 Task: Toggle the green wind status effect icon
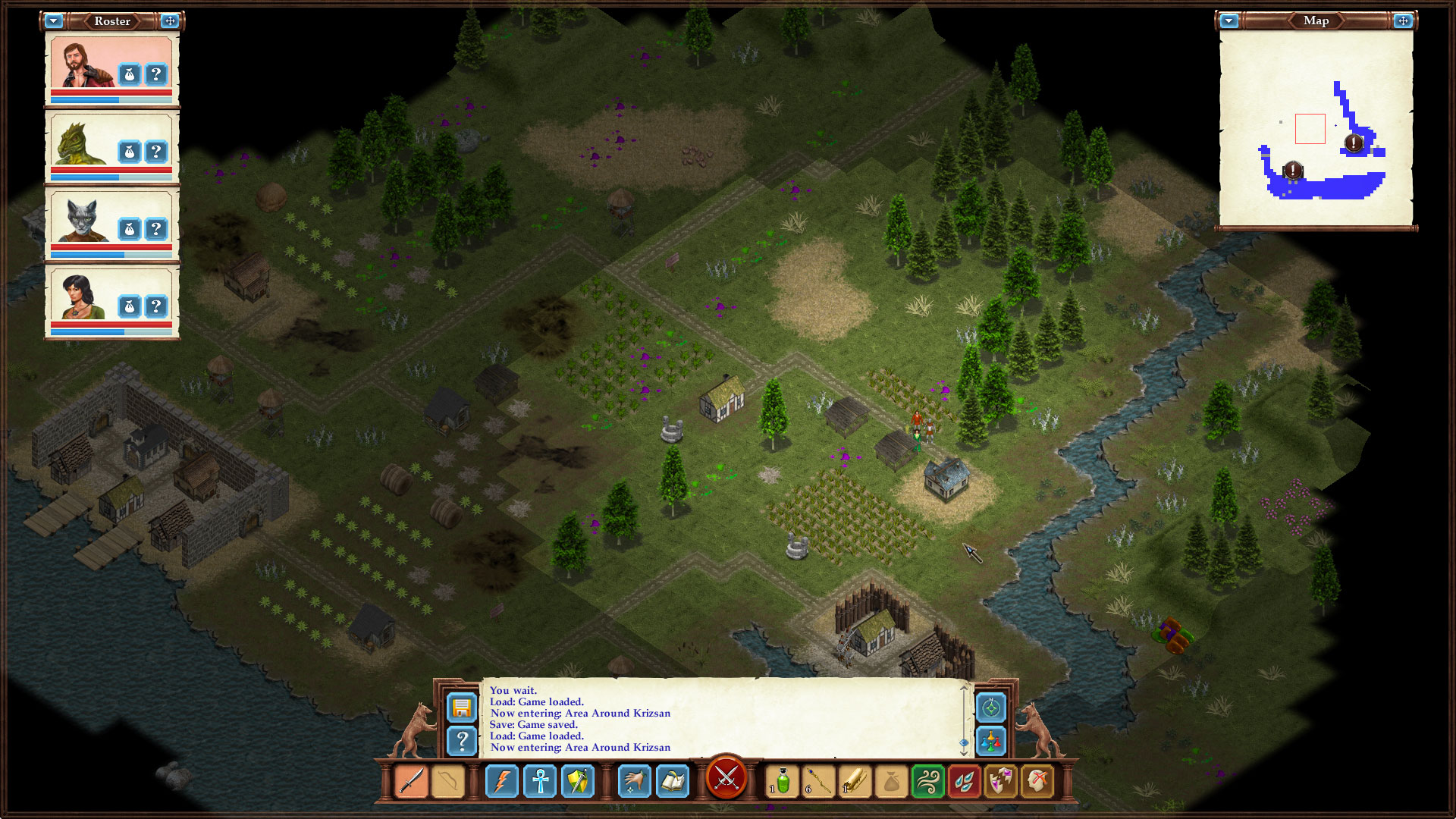927,781
